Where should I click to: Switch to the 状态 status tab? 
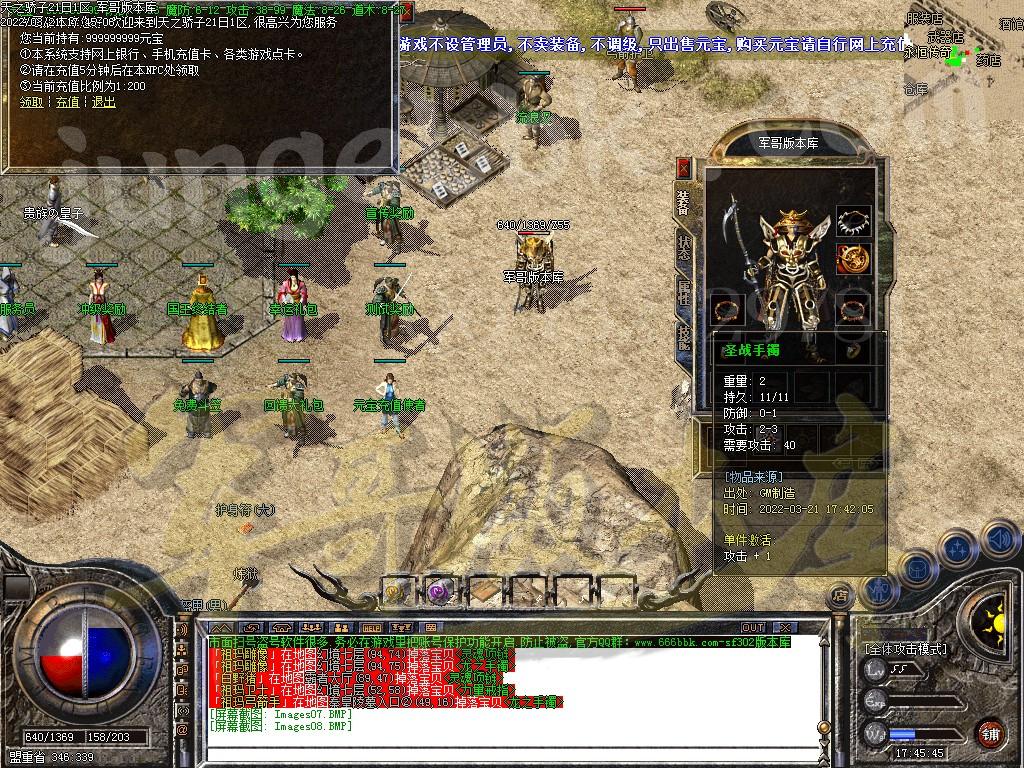[684, 245]
